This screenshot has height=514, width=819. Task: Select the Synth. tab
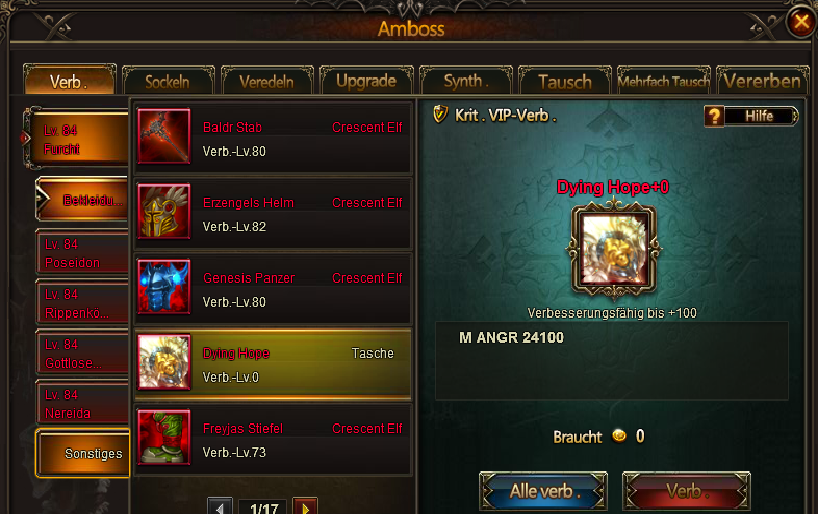click(x=464, y=81)
